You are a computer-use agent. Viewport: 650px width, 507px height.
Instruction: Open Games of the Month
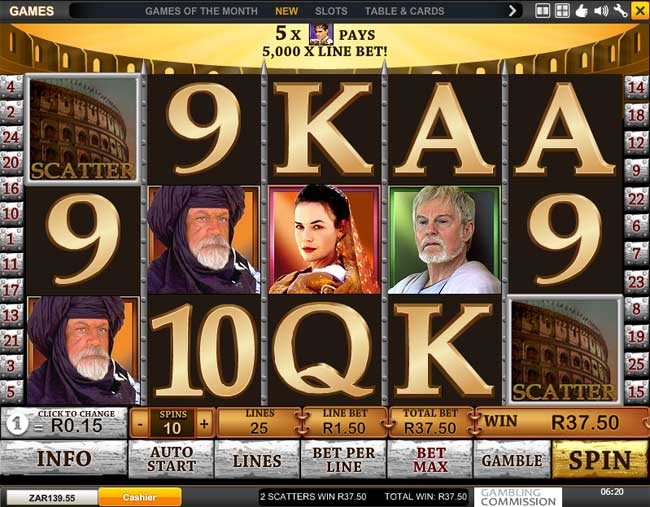(202, 11)
